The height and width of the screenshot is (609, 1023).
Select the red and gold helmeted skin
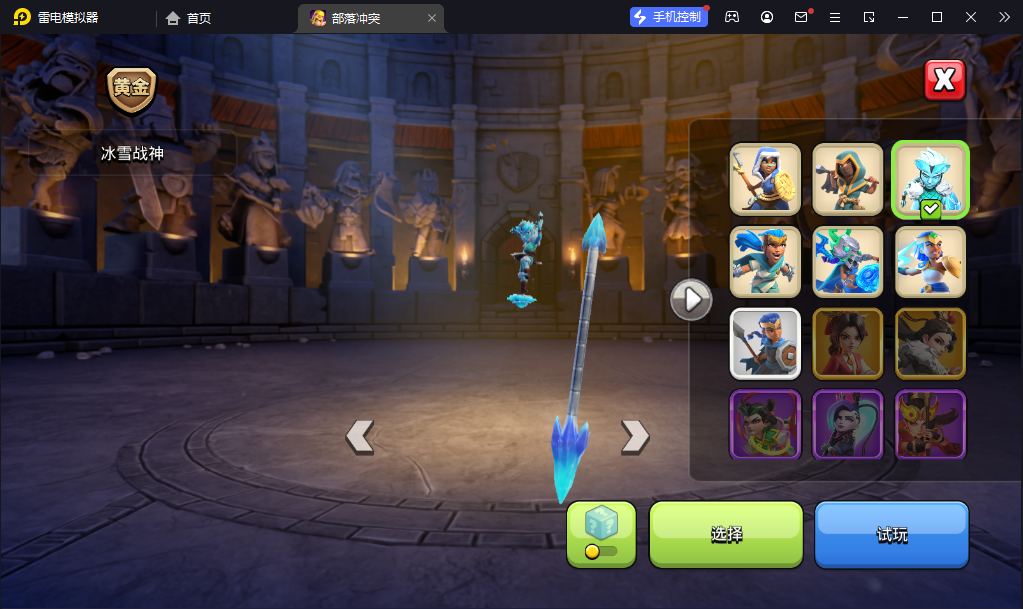tap(930, 425)
